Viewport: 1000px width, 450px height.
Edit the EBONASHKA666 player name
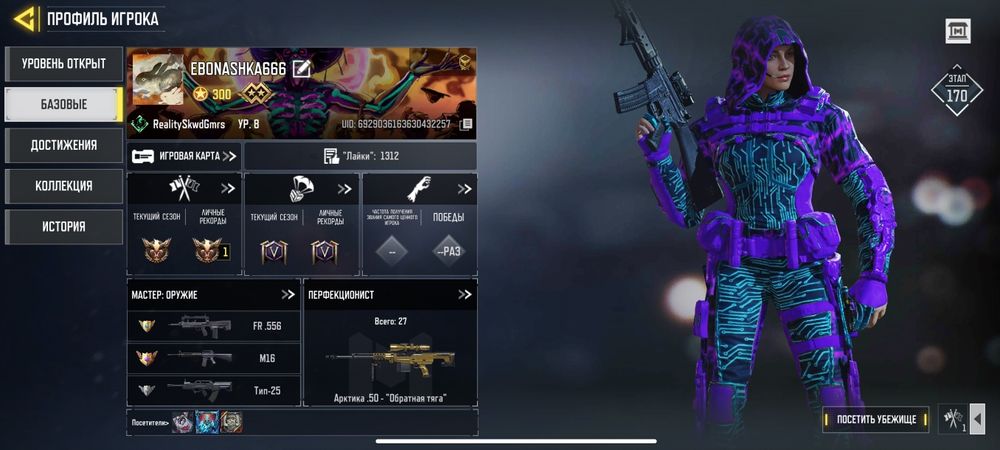click(302, 68)
